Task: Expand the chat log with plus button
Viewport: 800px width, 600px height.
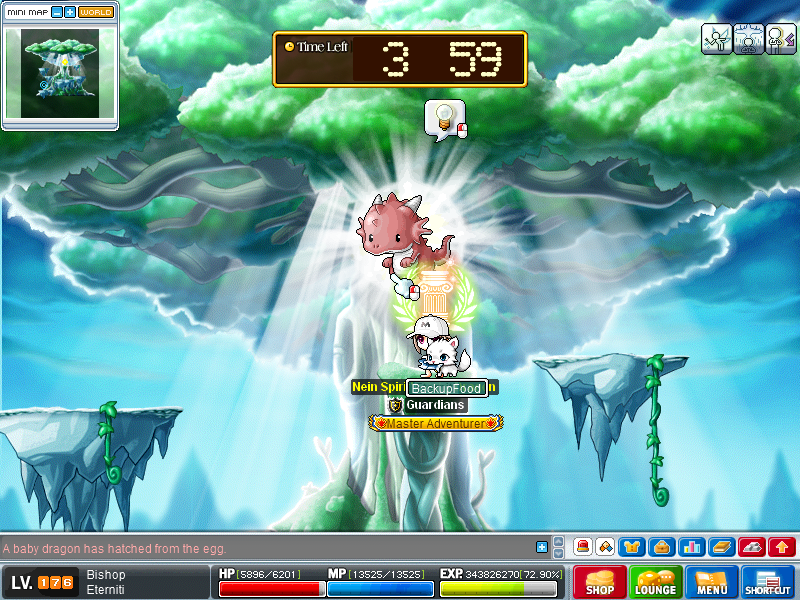Action: pyautogui.click(x=542, y=547)
